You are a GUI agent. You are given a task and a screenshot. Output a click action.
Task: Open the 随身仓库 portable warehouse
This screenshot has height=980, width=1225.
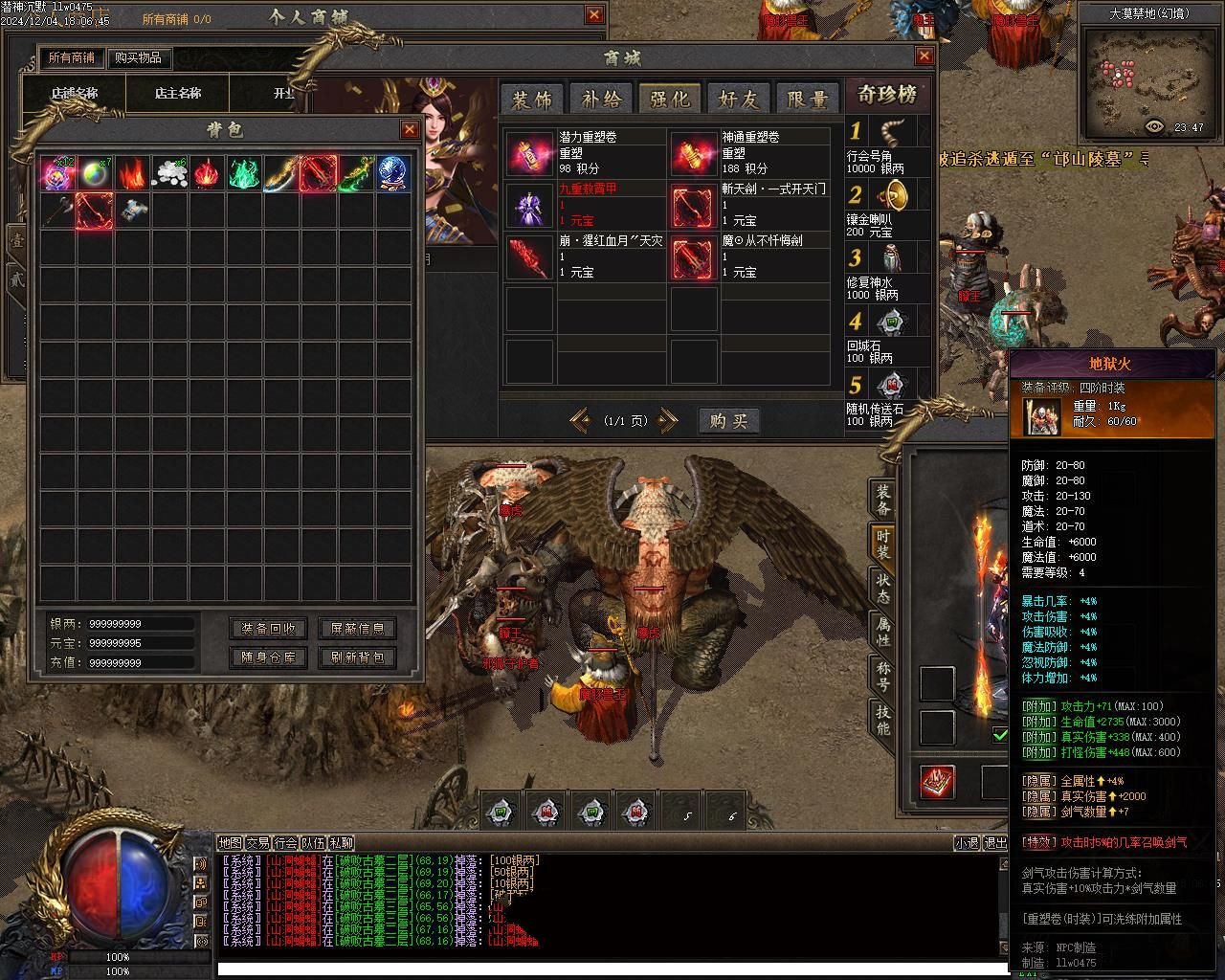269,657
